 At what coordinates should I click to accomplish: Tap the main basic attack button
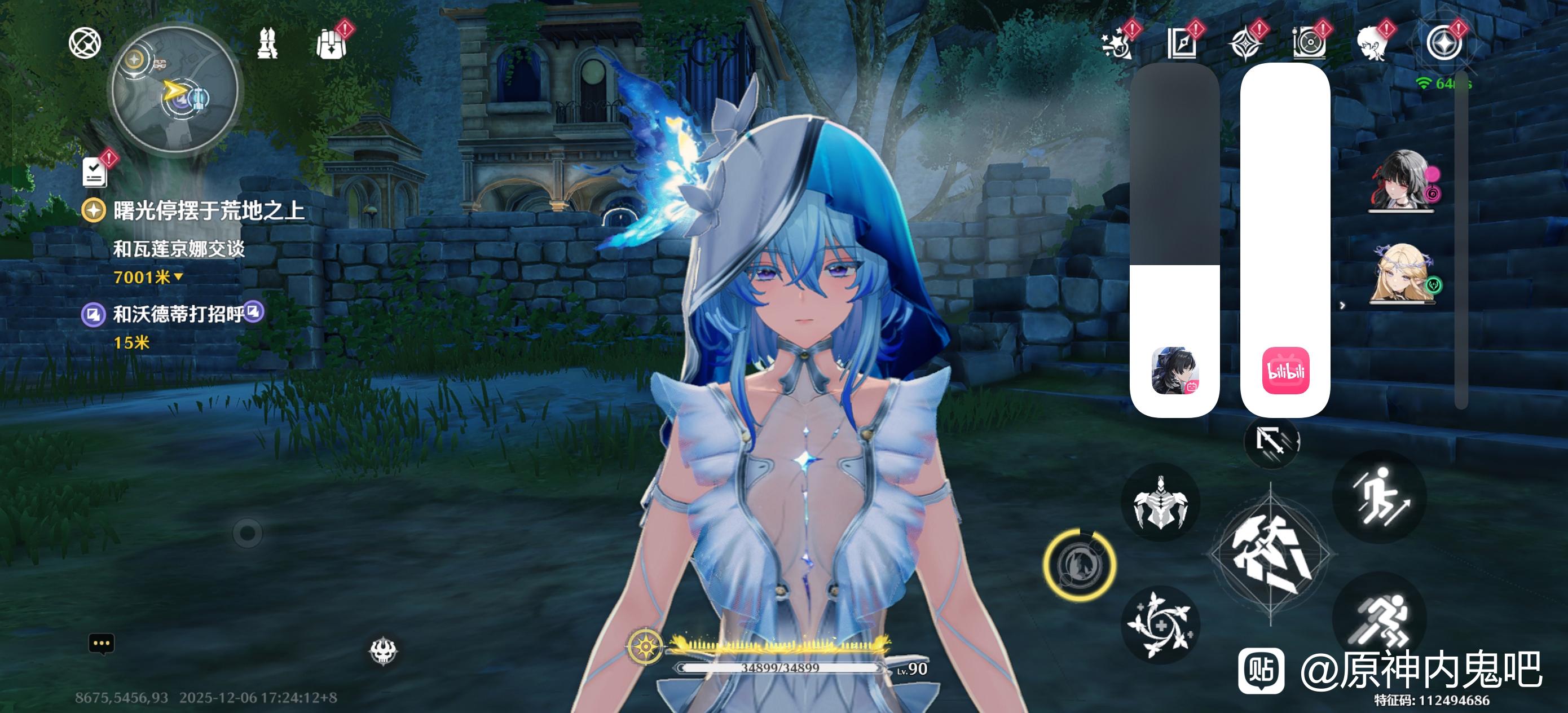(x=1271, y=554)
